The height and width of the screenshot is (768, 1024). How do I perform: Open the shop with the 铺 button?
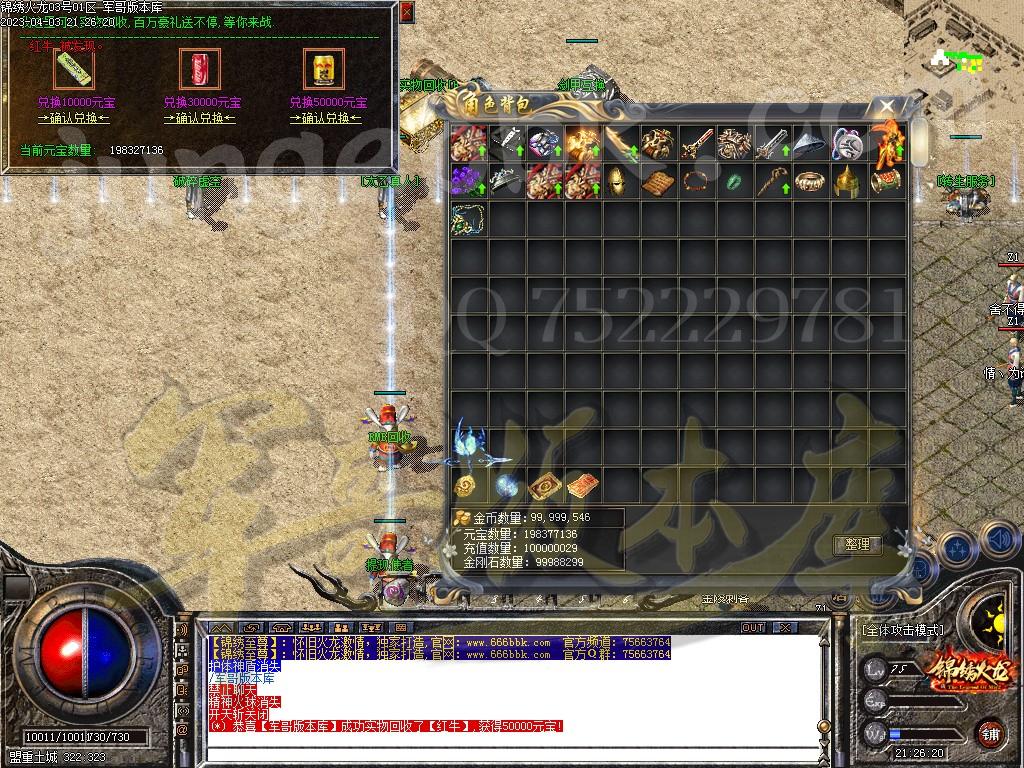pyautogui.click(x=988, y=732)
